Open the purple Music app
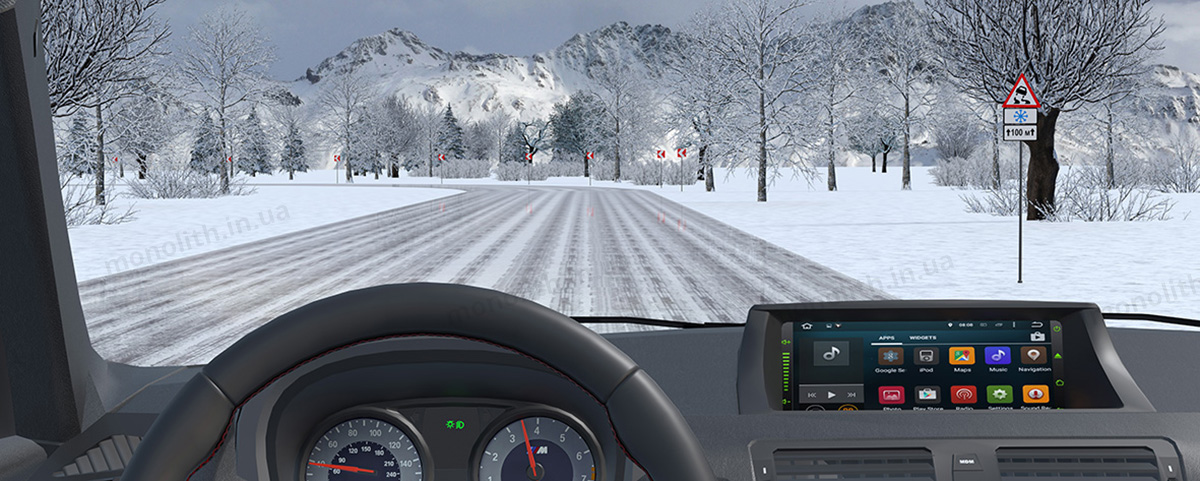 click(997, 356)
